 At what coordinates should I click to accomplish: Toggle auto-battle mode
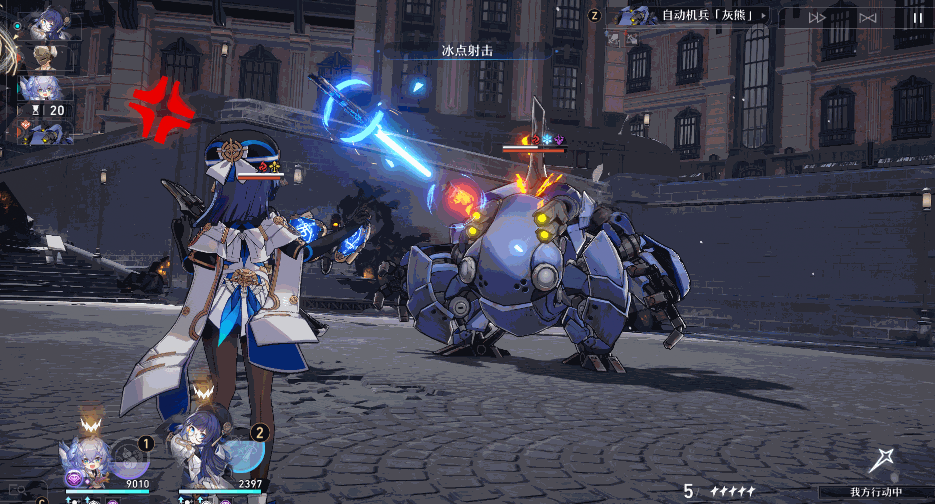click(867, 17)
